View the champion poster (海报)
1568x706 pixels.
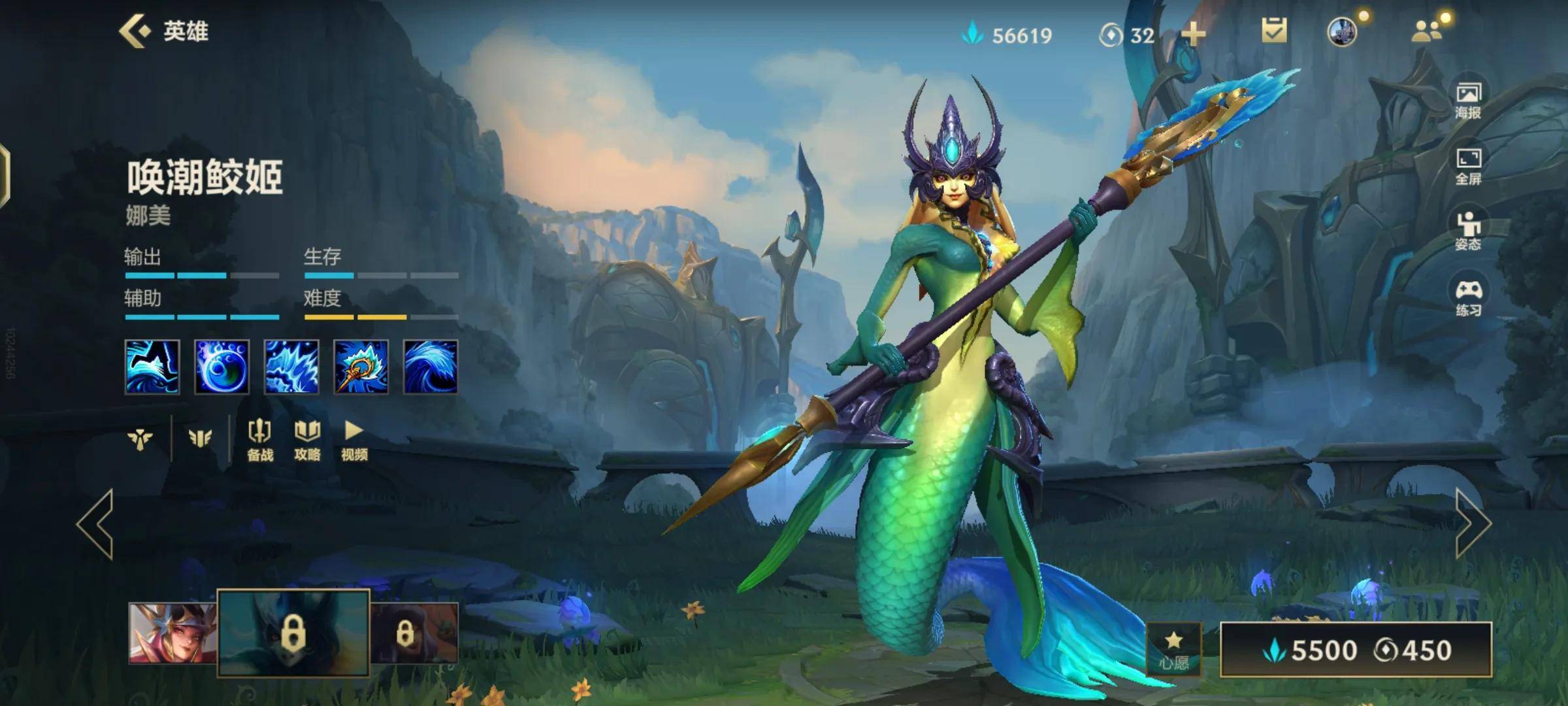[x=1468, y=101]
